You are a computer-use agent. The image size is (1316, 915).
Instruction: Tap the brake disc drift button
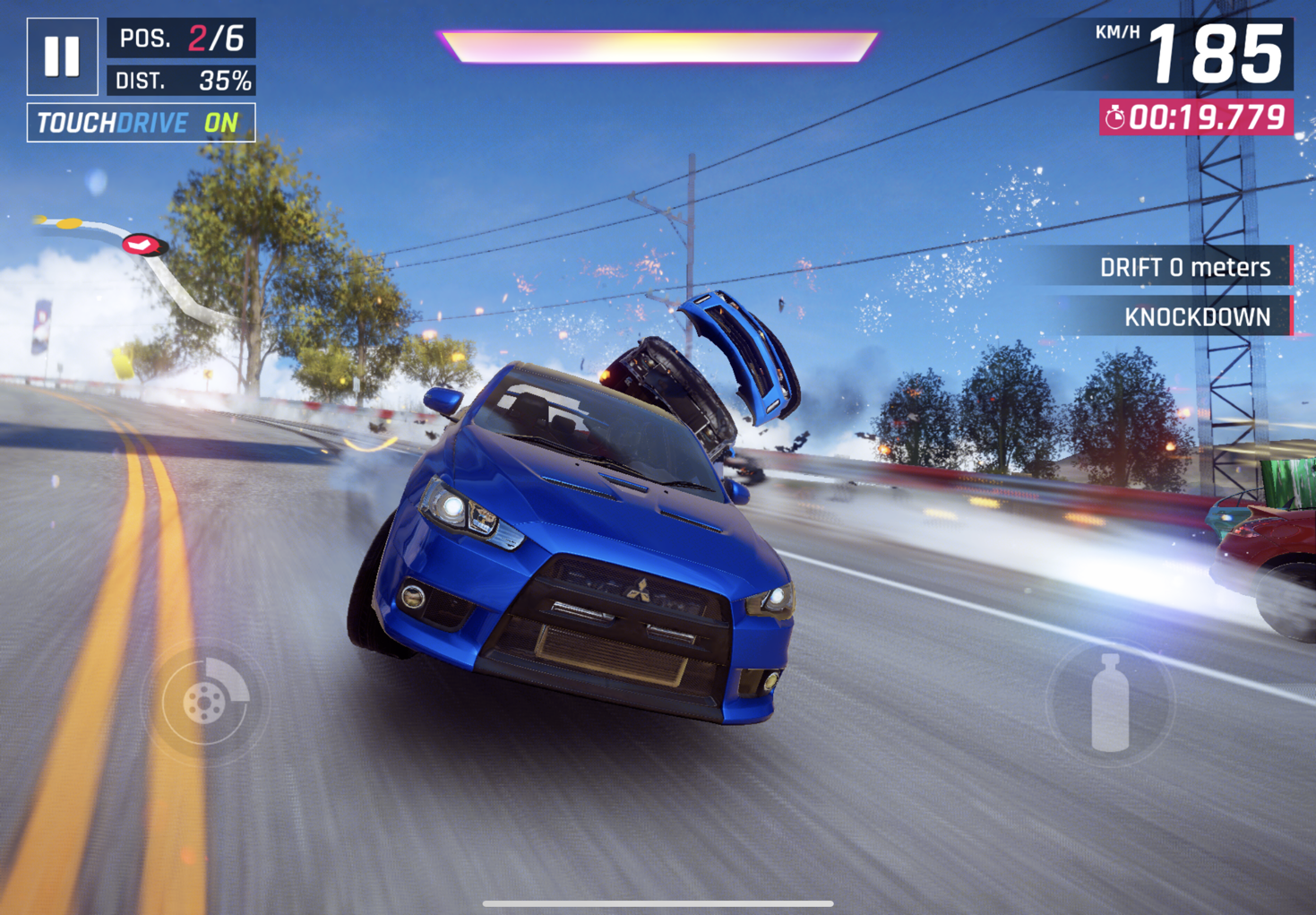pyautogui.click(x=205, y=702)
